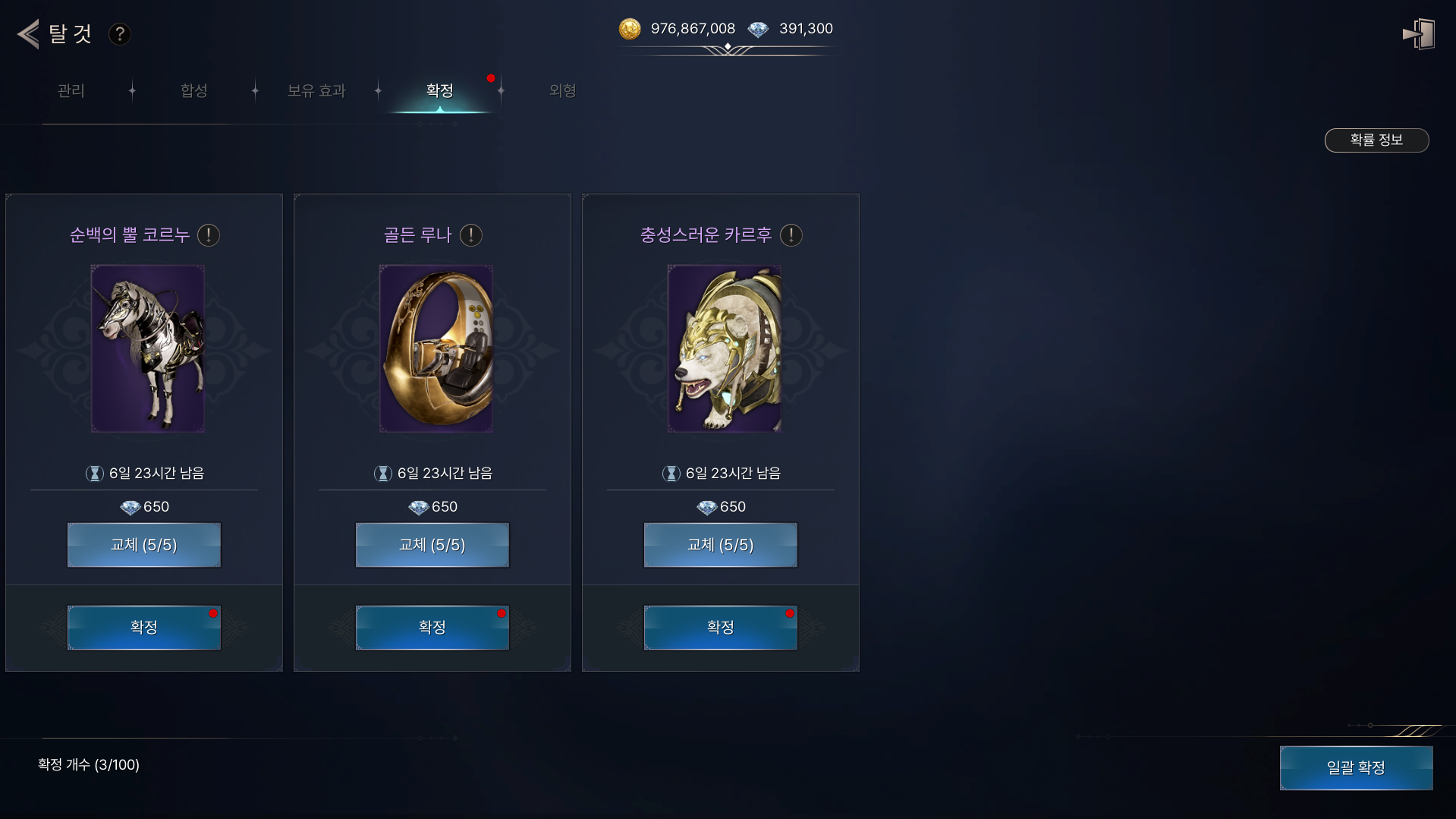Image resolution: width=1456 pixels, height=819 pixels.
Task: Confirm all with 일괄 확정 button
Action: click(x=1356, y=768)
